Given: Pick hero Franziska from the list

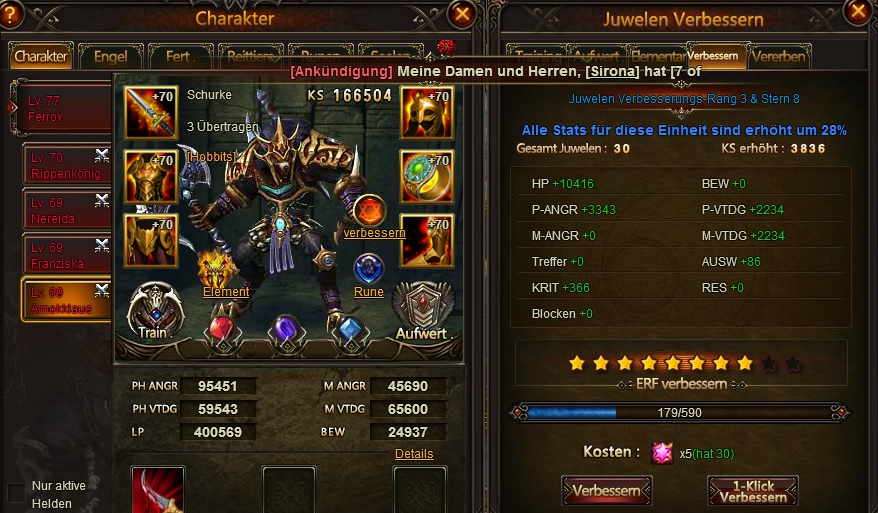Looking at the screenshot, I should point(66,254).
